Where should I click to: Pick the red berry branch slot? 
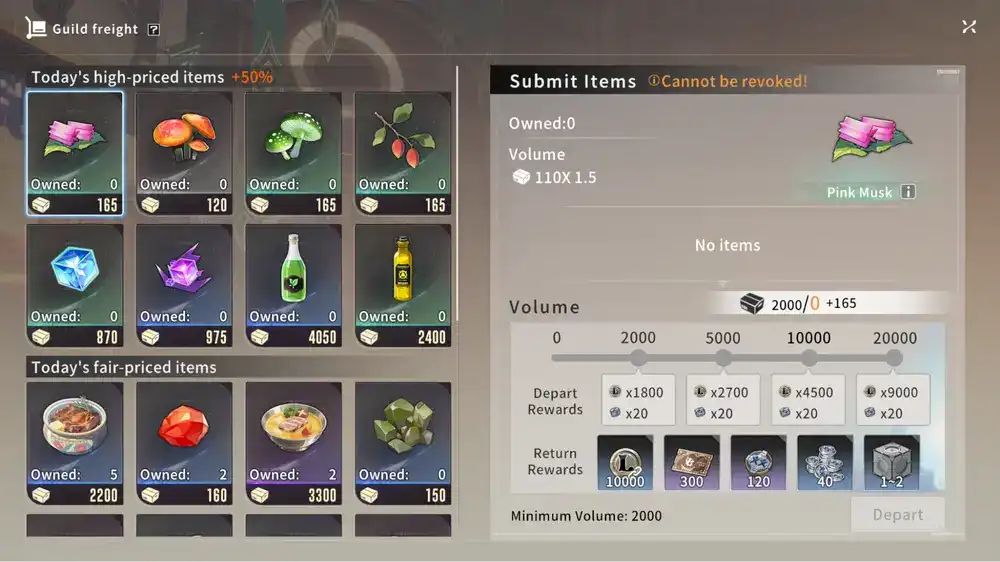point(402,153)
